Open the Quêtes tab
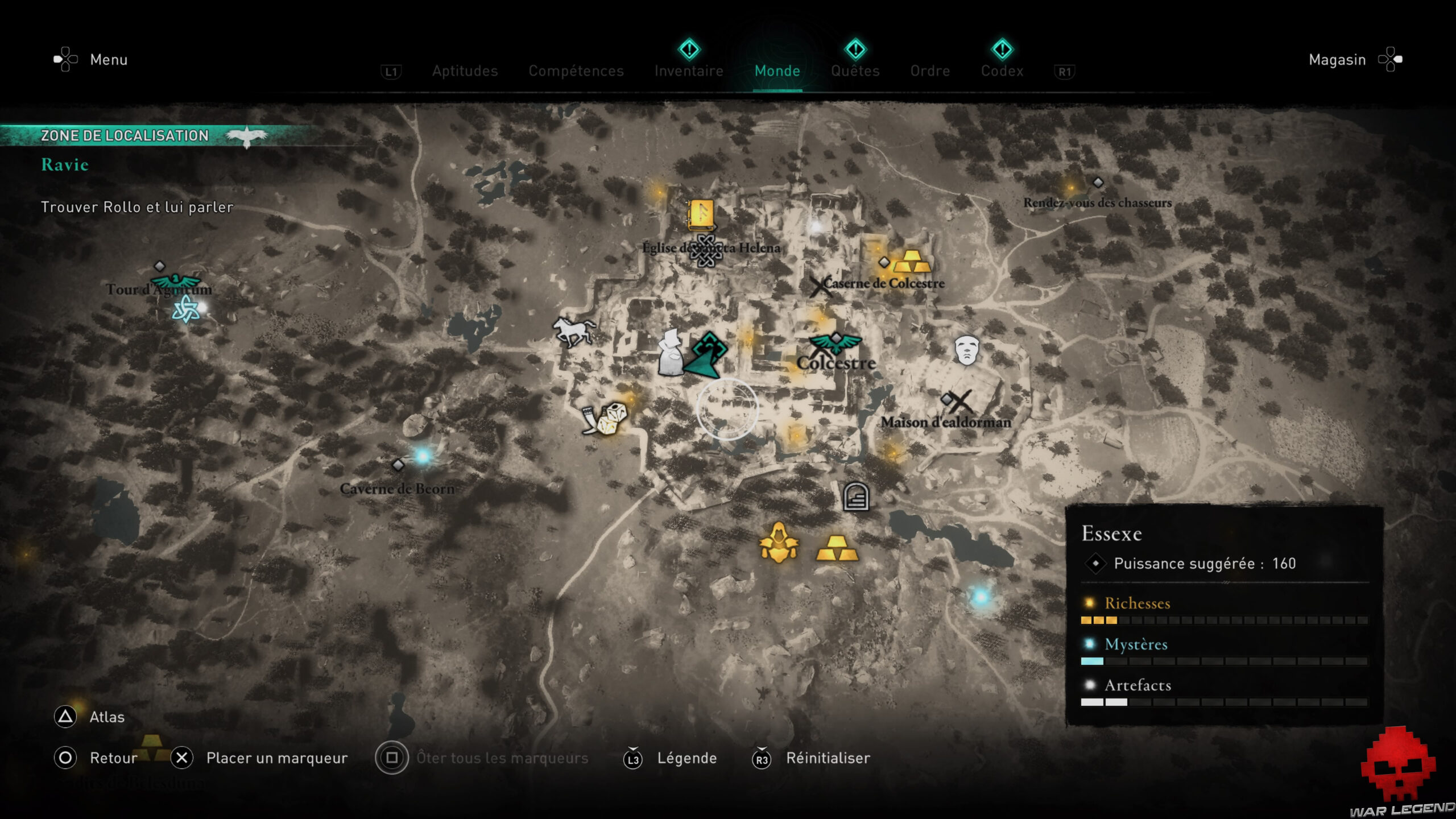Screen dimensions: 1456x819 (x=855, y=71)
